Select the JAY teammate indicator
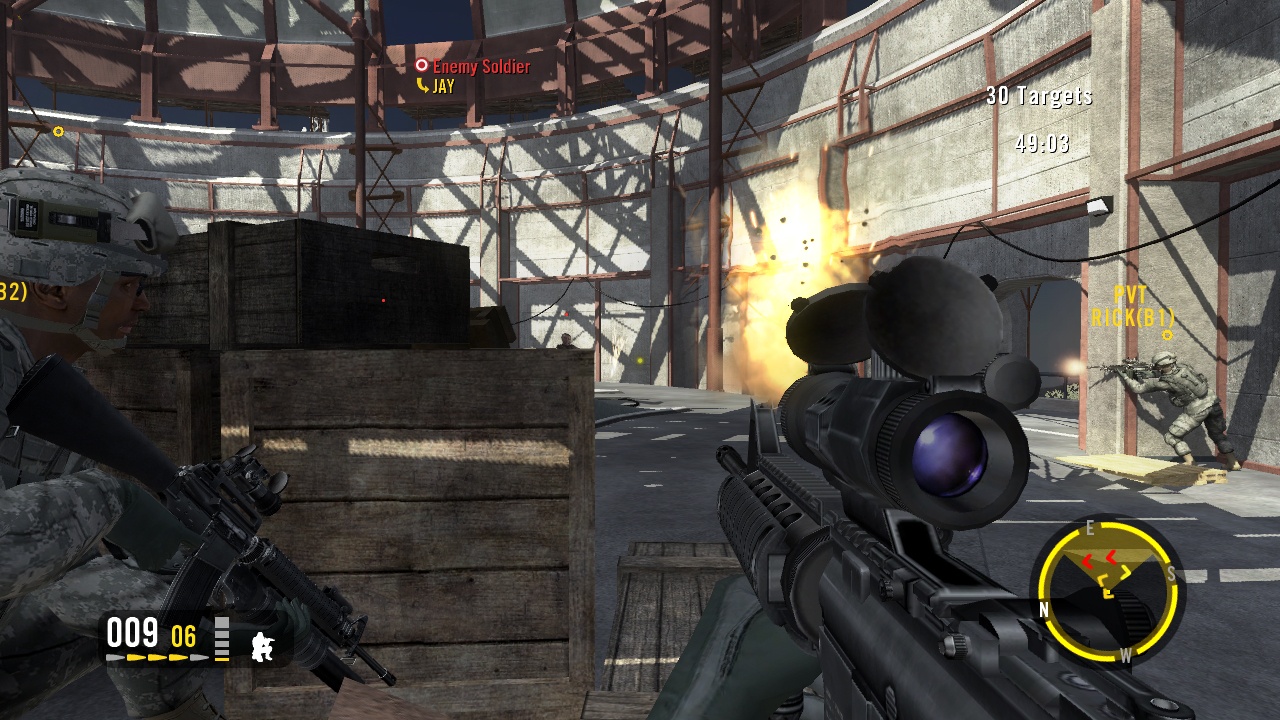 point(436,87)
